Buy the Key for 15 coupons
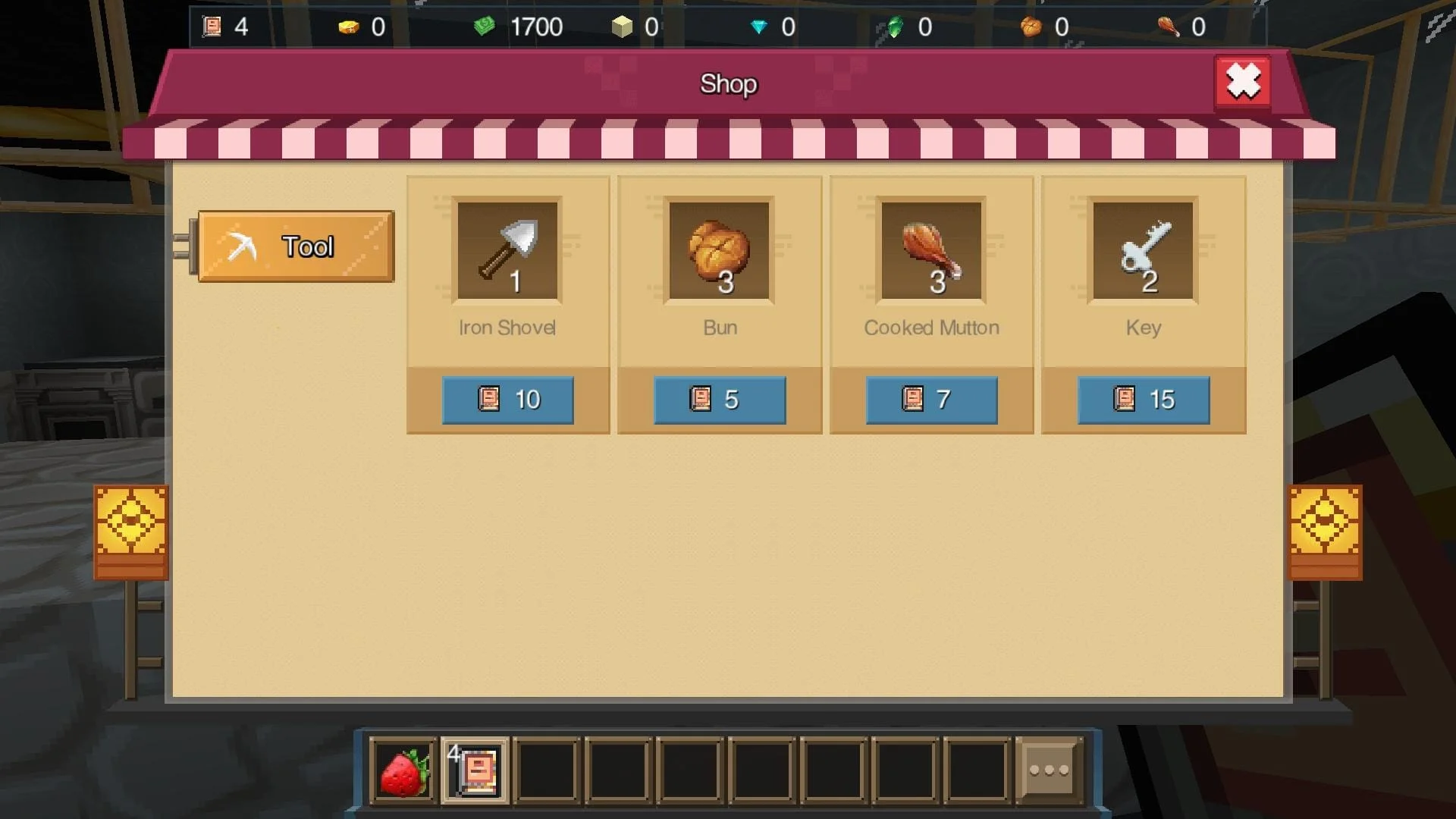 pyautogui.click(x=1143, y=400)
